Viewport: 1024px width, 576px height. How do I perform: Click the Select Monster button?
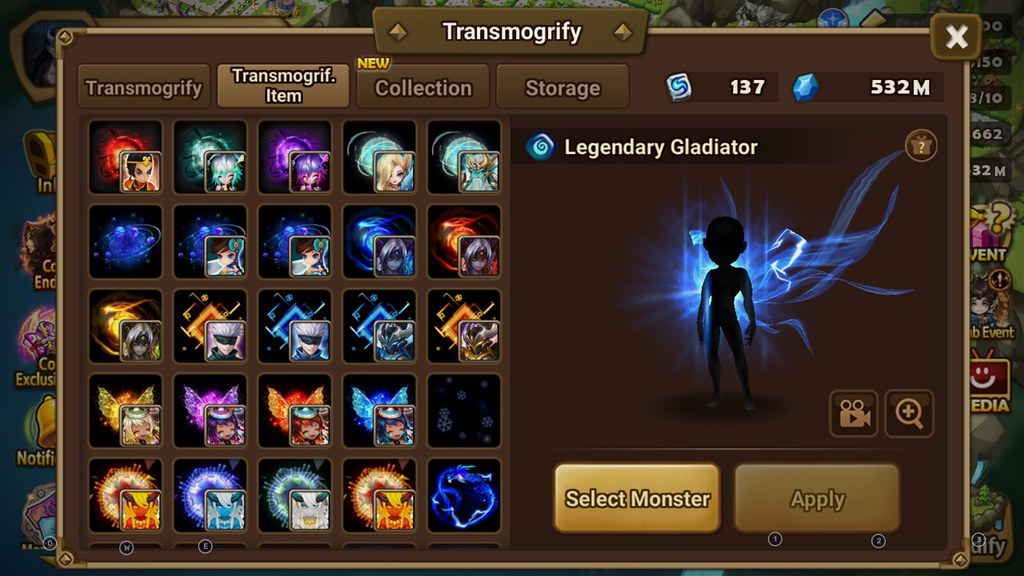(637, 498)
